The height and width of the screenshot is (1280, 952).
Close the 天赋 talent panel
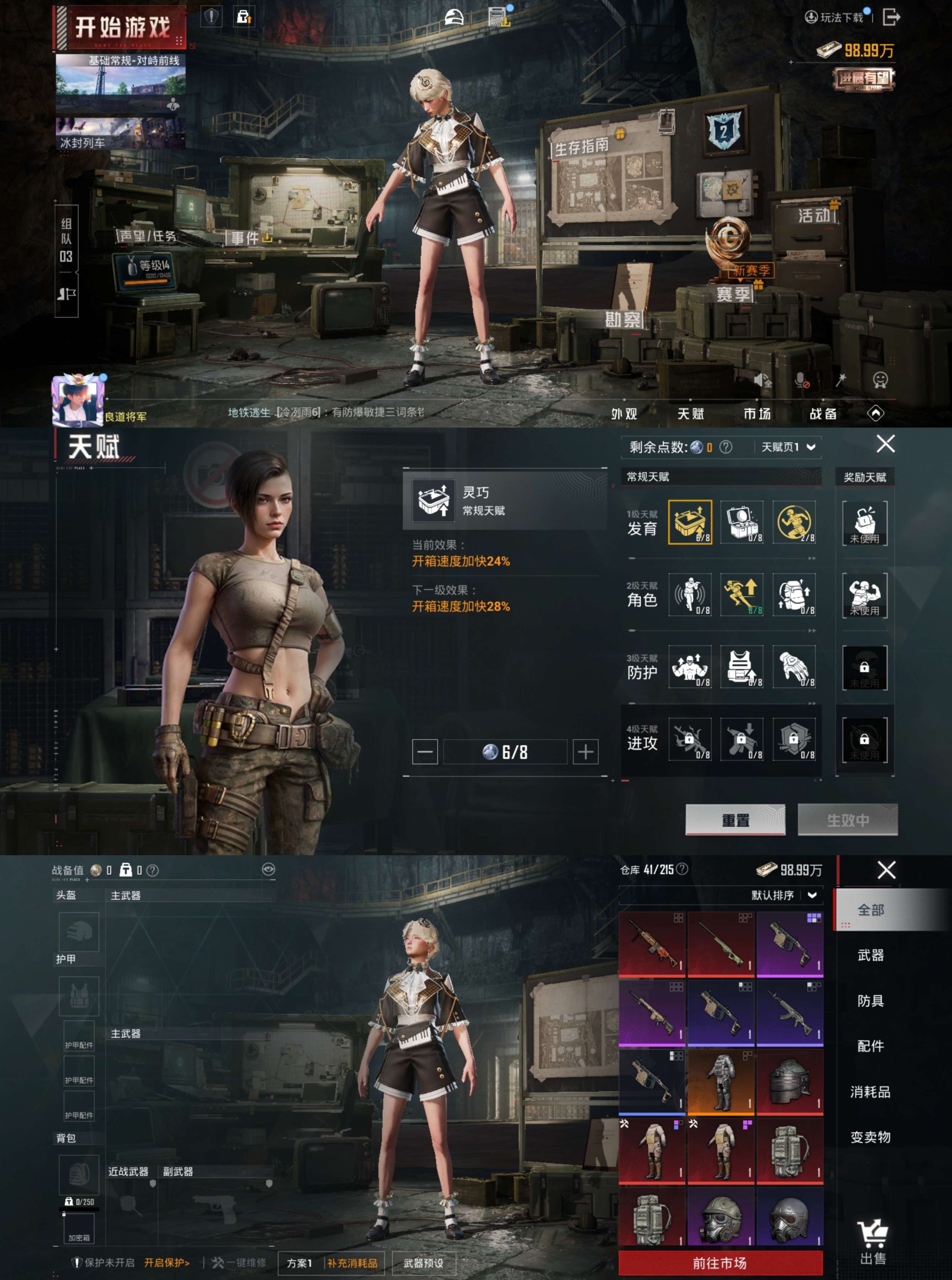[885, 444]
